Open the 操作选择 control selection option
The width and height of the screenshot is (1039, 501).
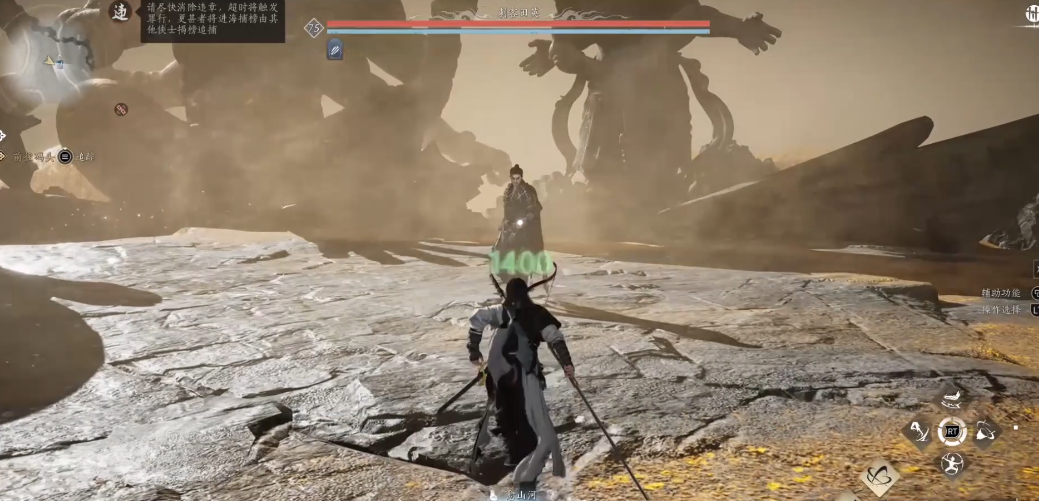coord(1003,310)
